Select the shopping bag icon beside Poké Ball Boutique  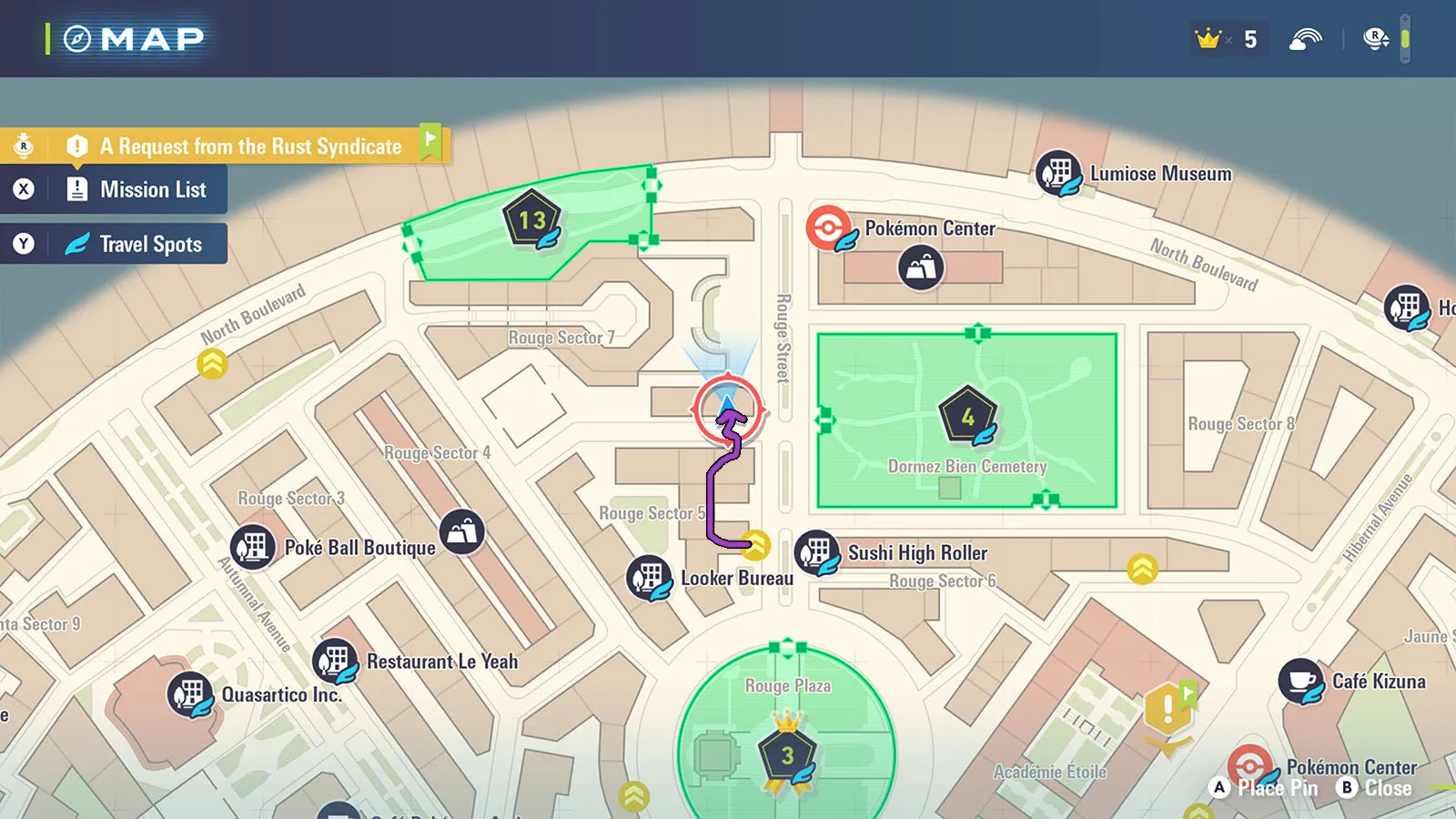[462, 531]
